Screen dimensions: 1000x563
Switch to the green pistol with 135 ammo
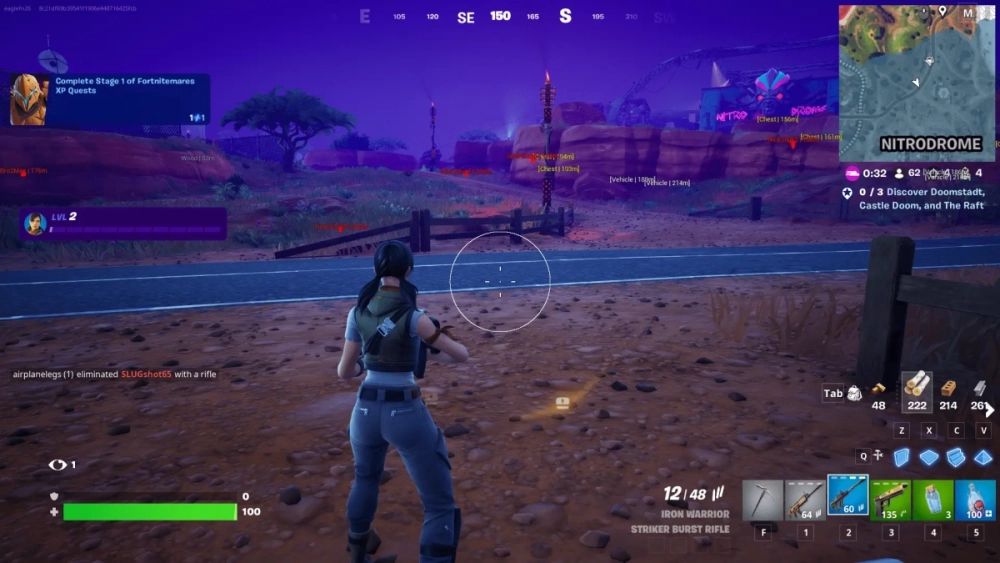coord(890,500)
